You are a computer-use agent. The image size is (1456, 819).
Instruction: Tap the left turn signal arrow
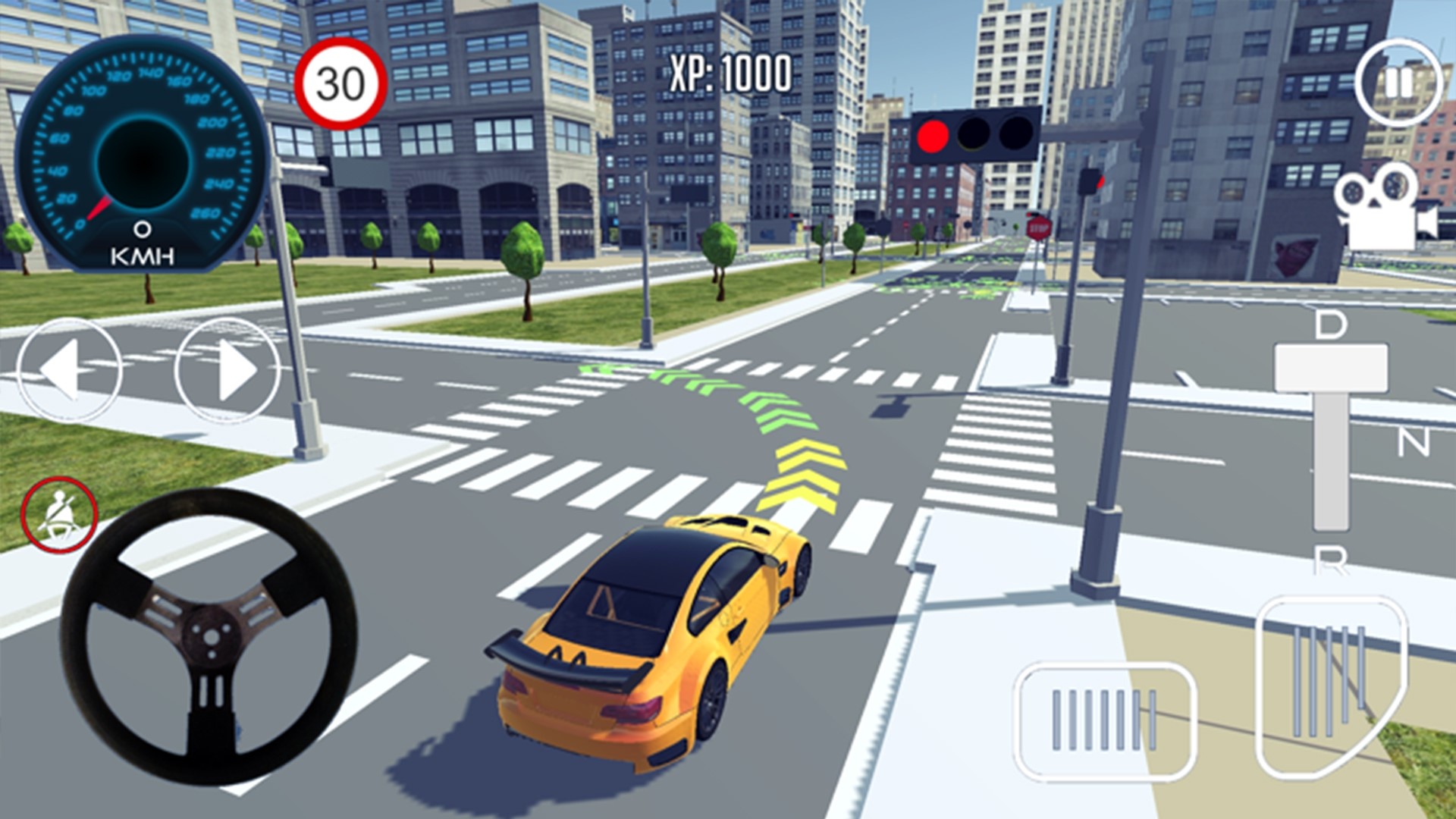[x=69, y=370]
